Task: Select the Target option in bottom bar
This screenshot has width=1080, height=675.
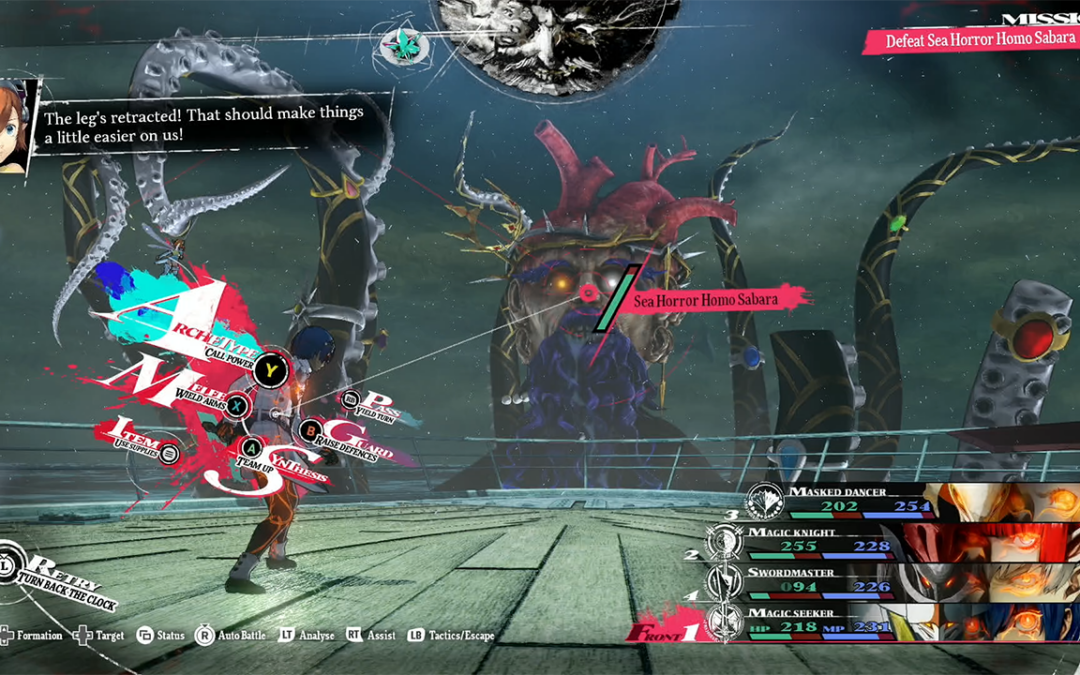Action: (100, 635)
